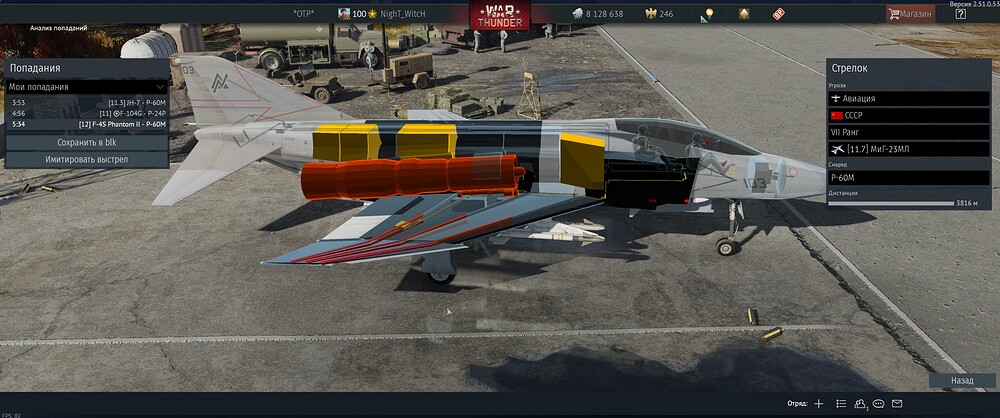Add a squad member with plus icon
The height and width of the screenshot is (418, 1000).
[819, 403]
